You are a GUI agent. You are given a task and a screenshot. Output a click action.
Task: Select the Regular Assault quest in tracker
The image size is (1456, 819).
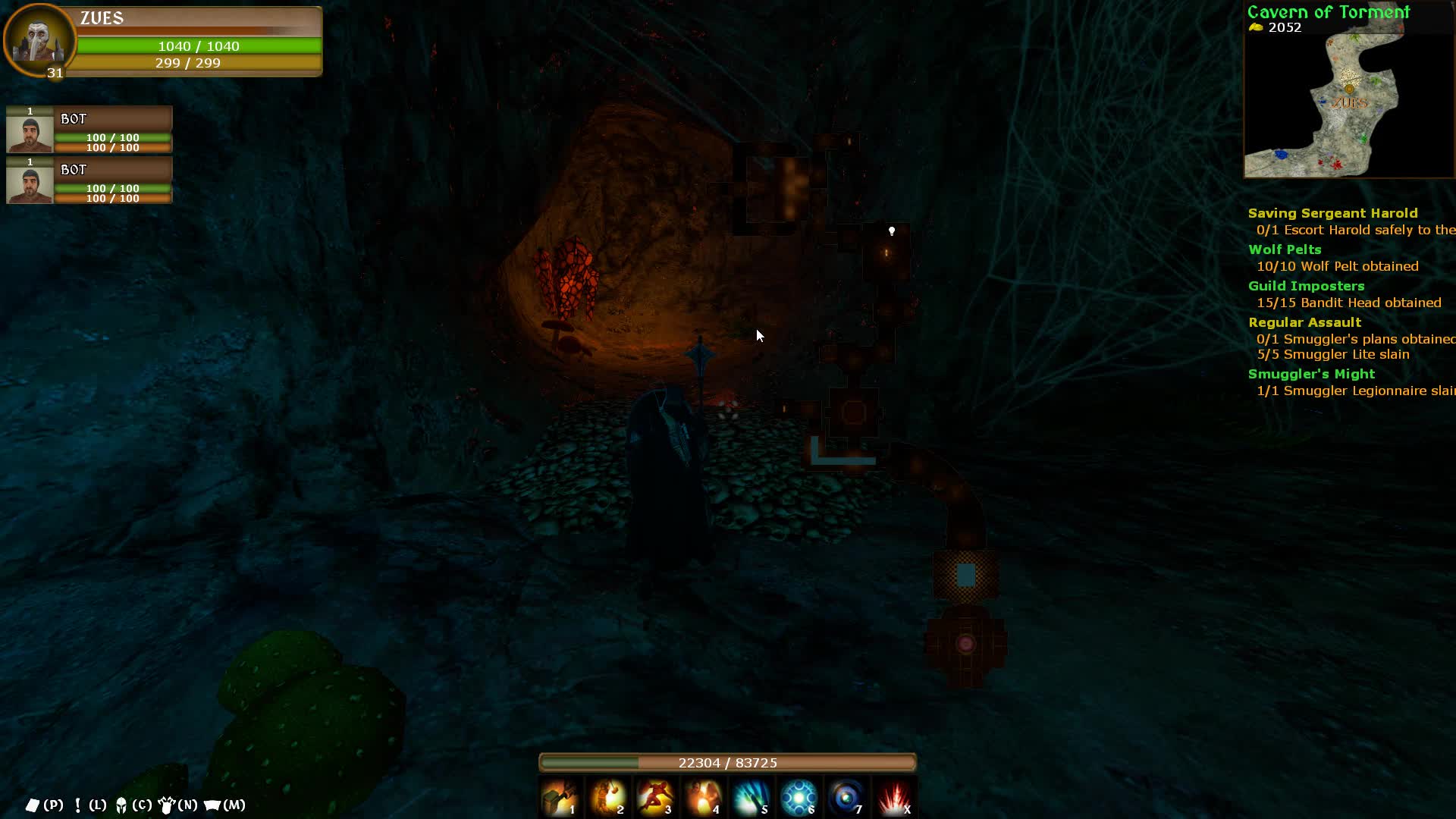tap(1304, 323)
